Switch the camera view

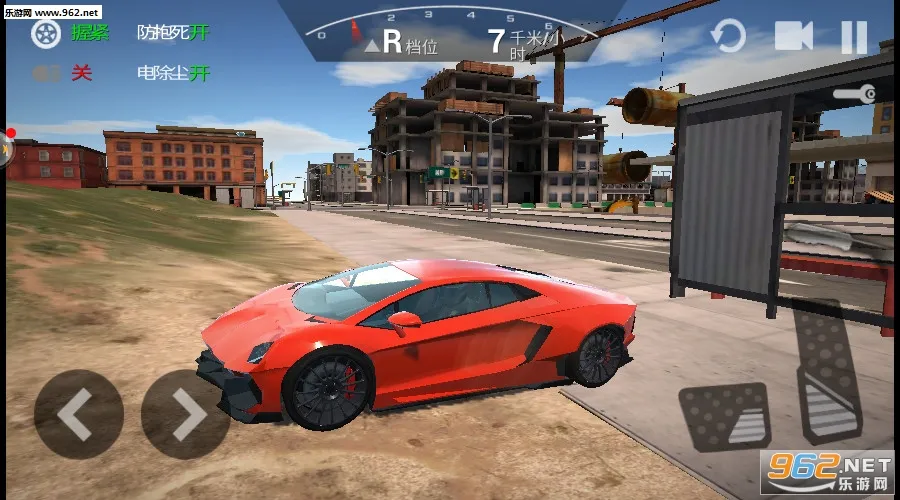click(793, 36)
